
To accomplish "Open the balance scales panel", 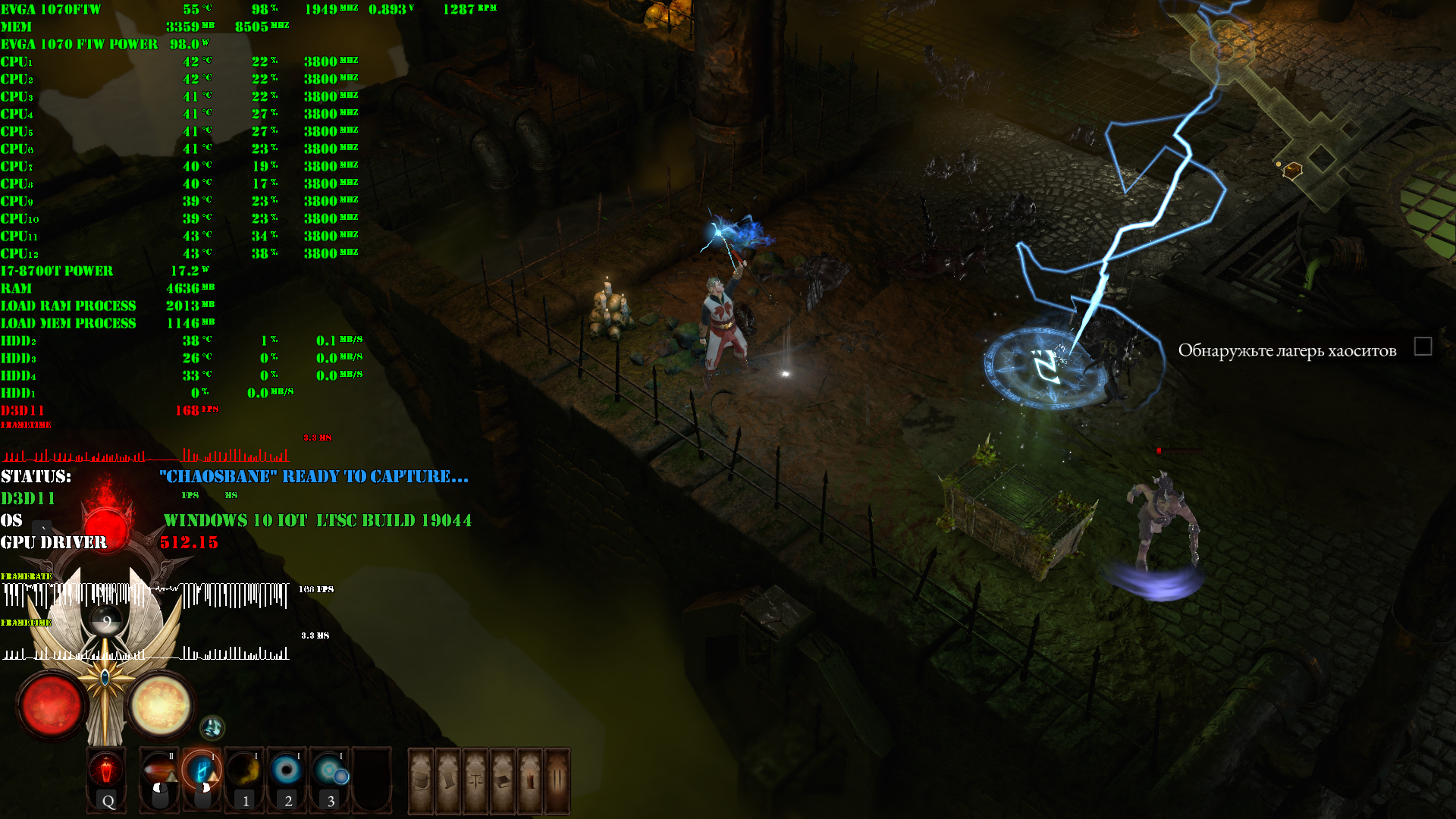I will click(475, 780).
